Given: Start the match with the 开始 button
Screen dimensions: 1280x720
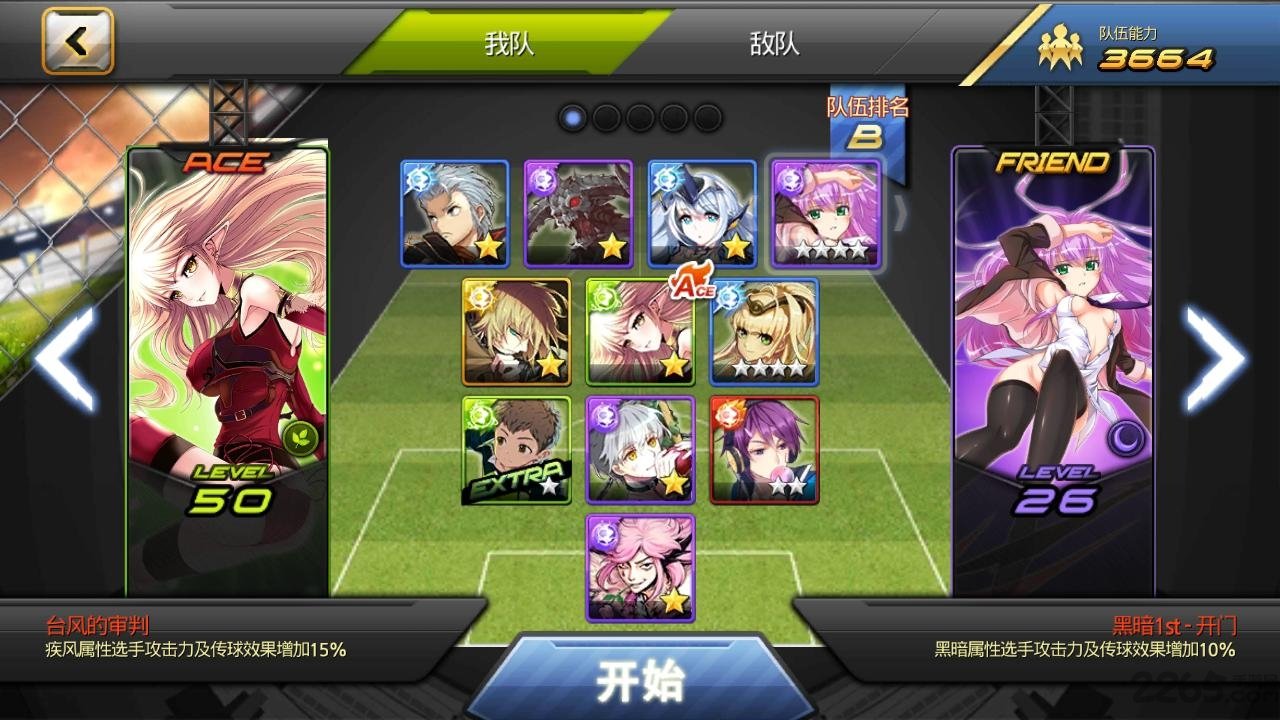Looking at the screenshot, I should (x=640, y=682).
